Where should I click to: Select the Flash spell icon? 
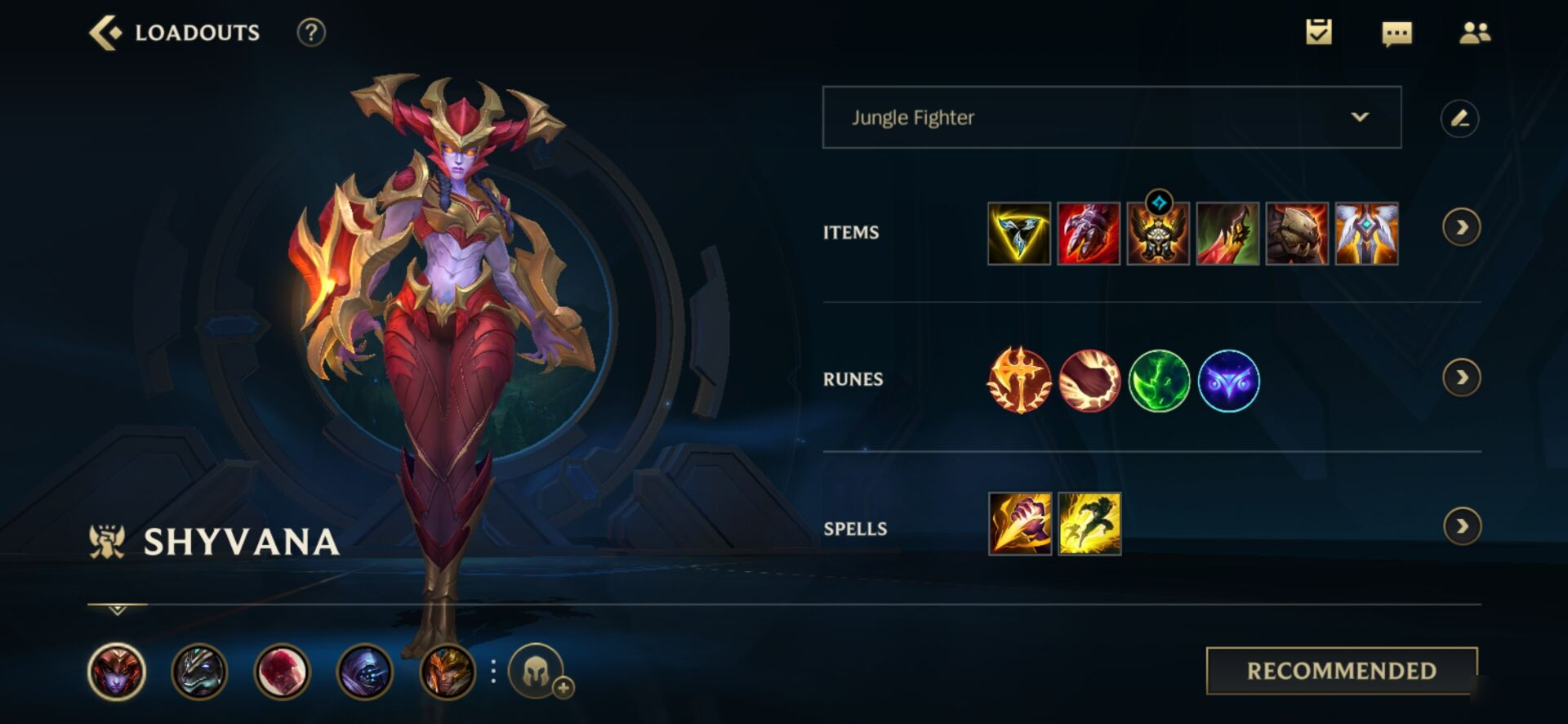(1089, 524)
